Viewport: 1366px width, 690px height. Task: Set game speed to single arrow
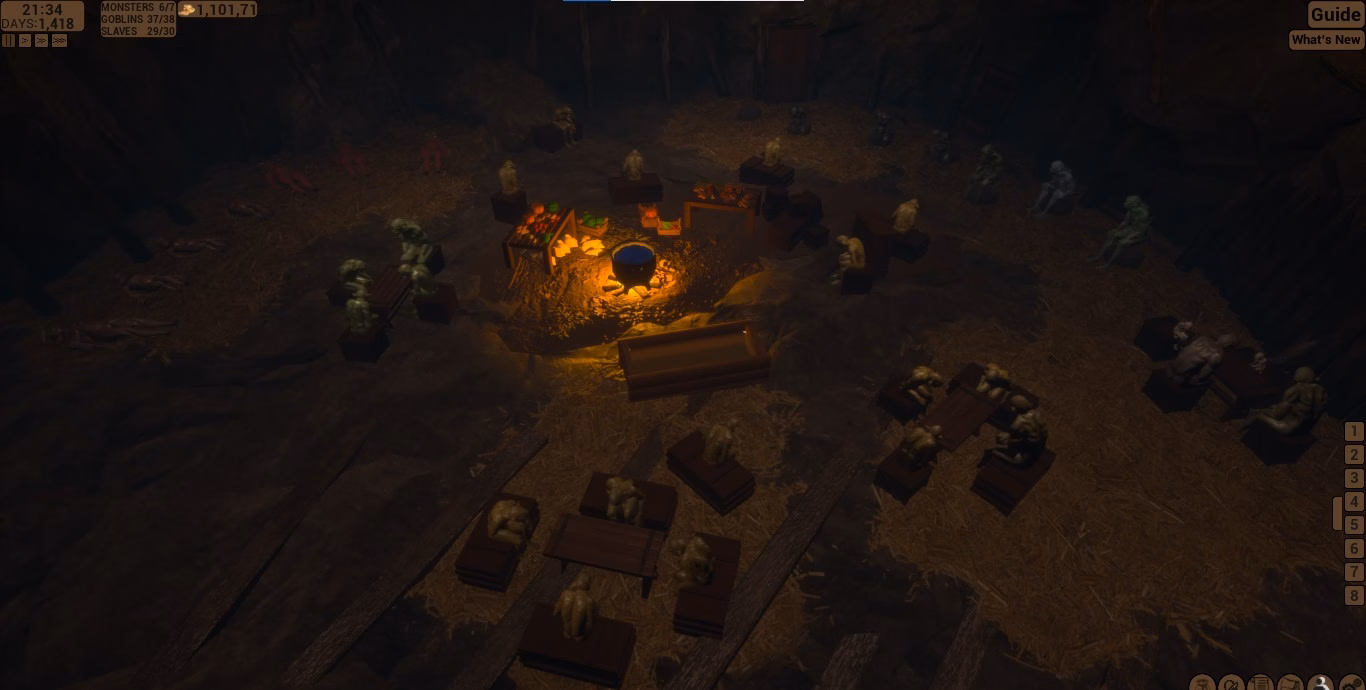[25, 41]
